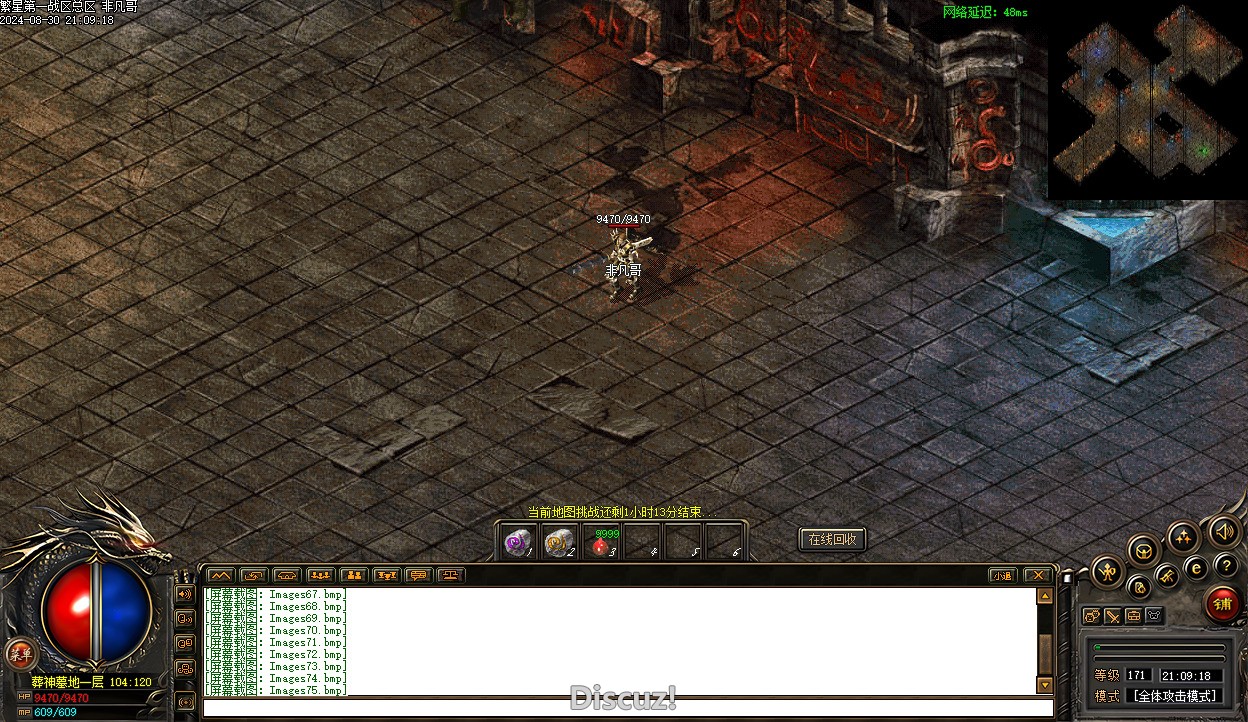Use the purple scroll stone in slot 1
The width and height of the screenshot is (1248, 722).
click(517, 543)
